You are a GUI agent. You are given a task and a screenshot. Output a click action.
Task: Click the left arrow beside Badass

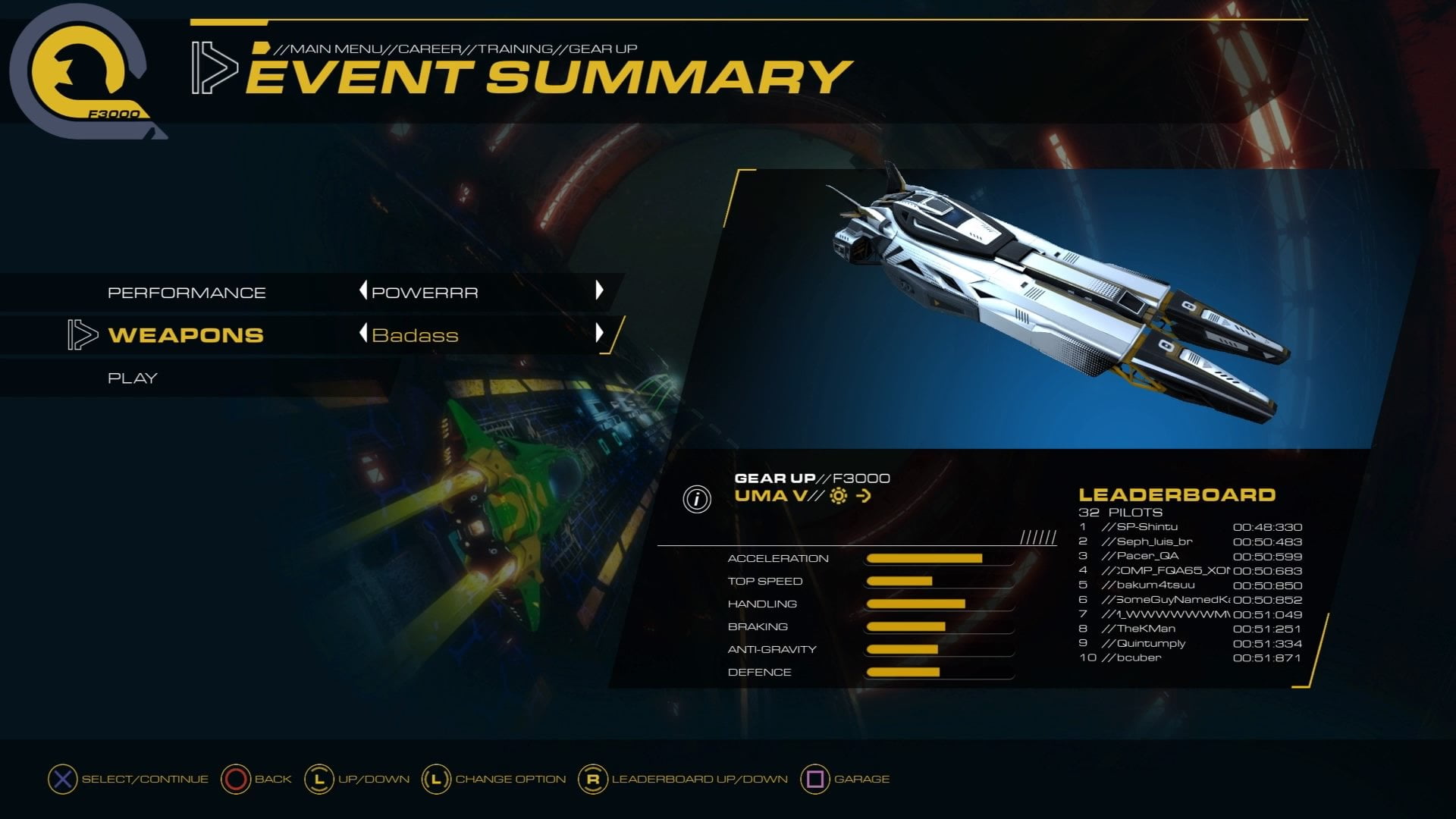coord(363,333)
